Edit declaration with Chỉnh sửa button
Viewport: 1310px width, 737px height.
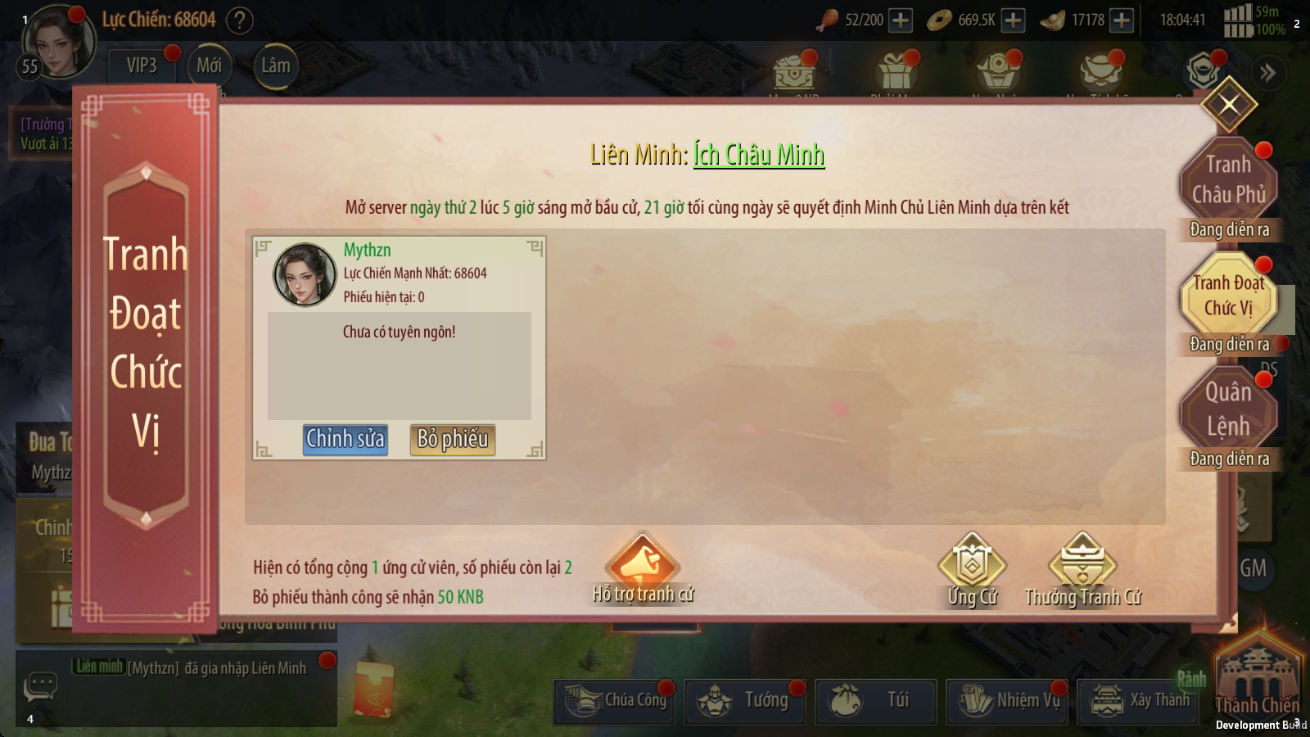coord(345,439)
